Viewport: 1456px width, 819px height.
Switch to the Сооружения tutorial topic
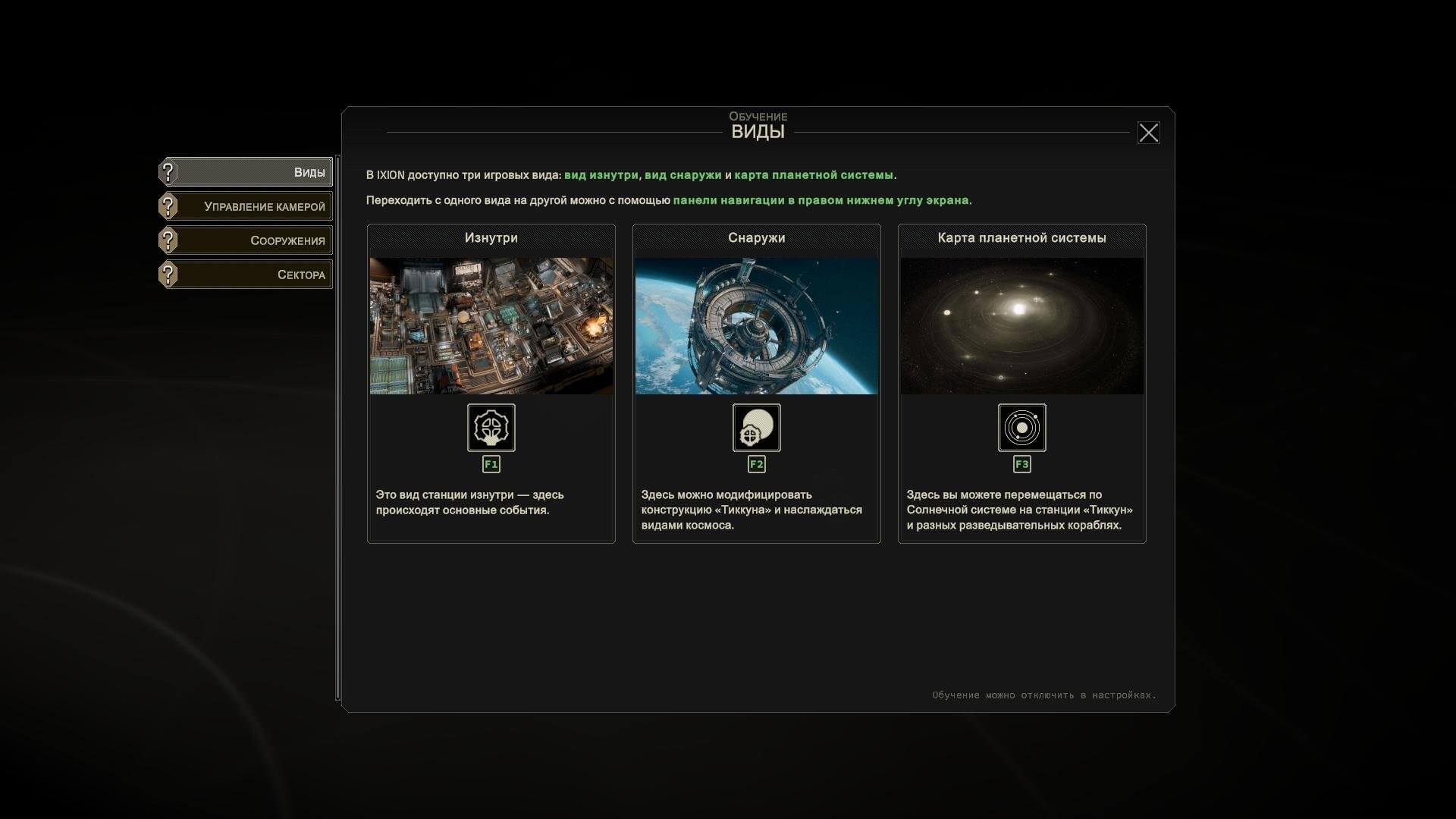click(246, 240)
